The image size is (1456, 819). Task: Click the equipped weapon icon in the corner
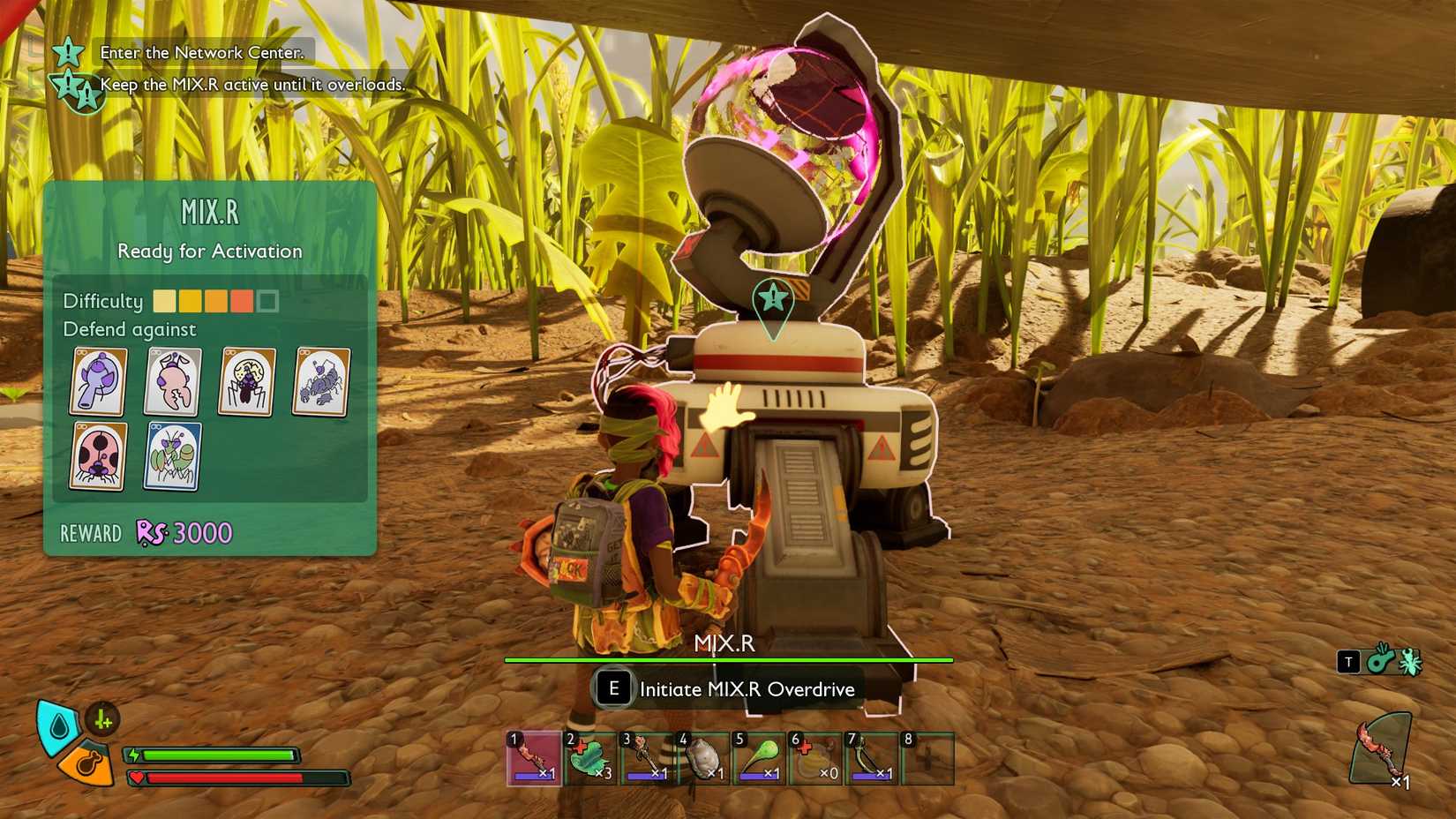pos(1381,749)
